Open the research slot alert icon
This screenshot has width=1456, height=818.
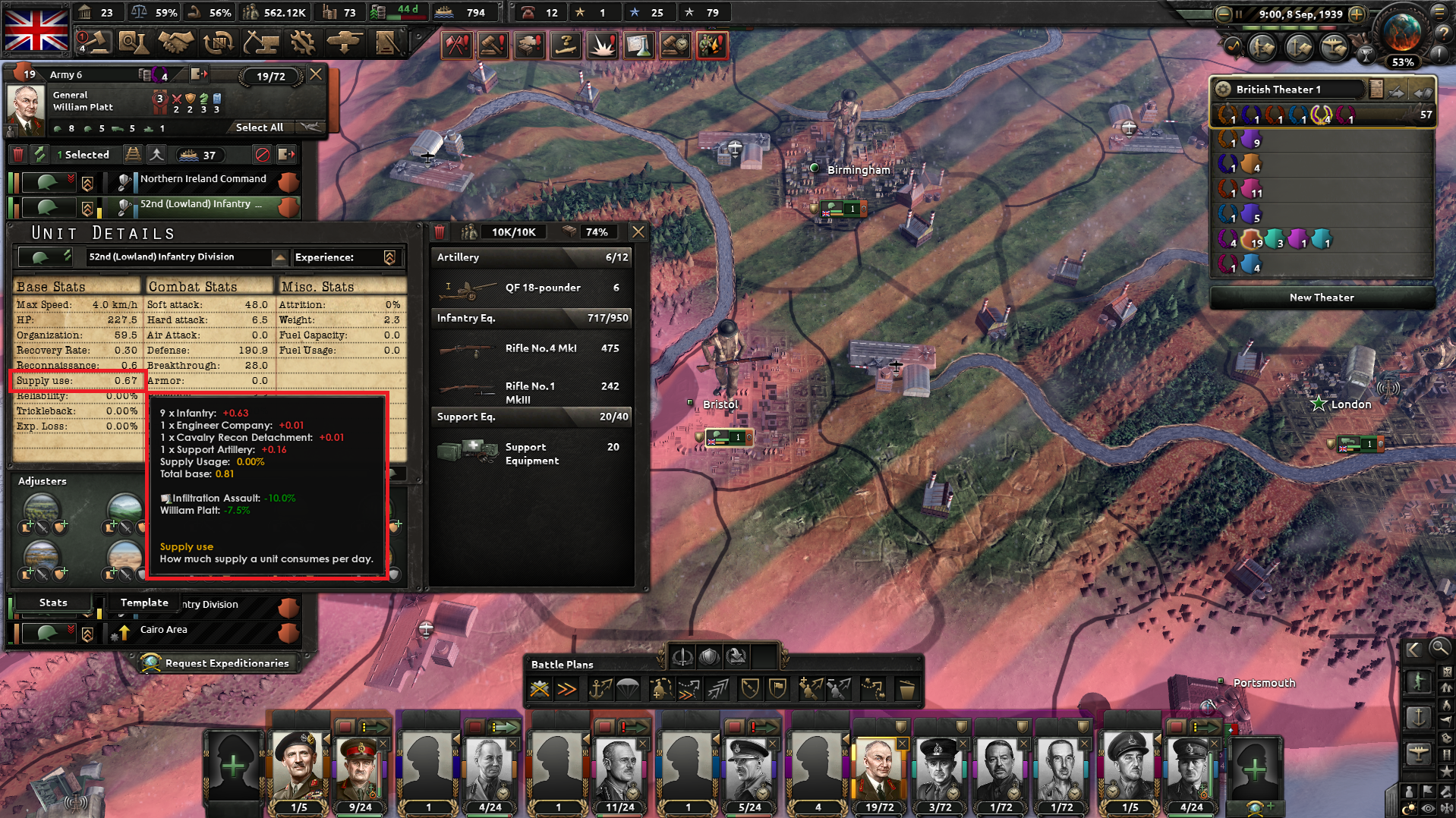pos(638,46)
